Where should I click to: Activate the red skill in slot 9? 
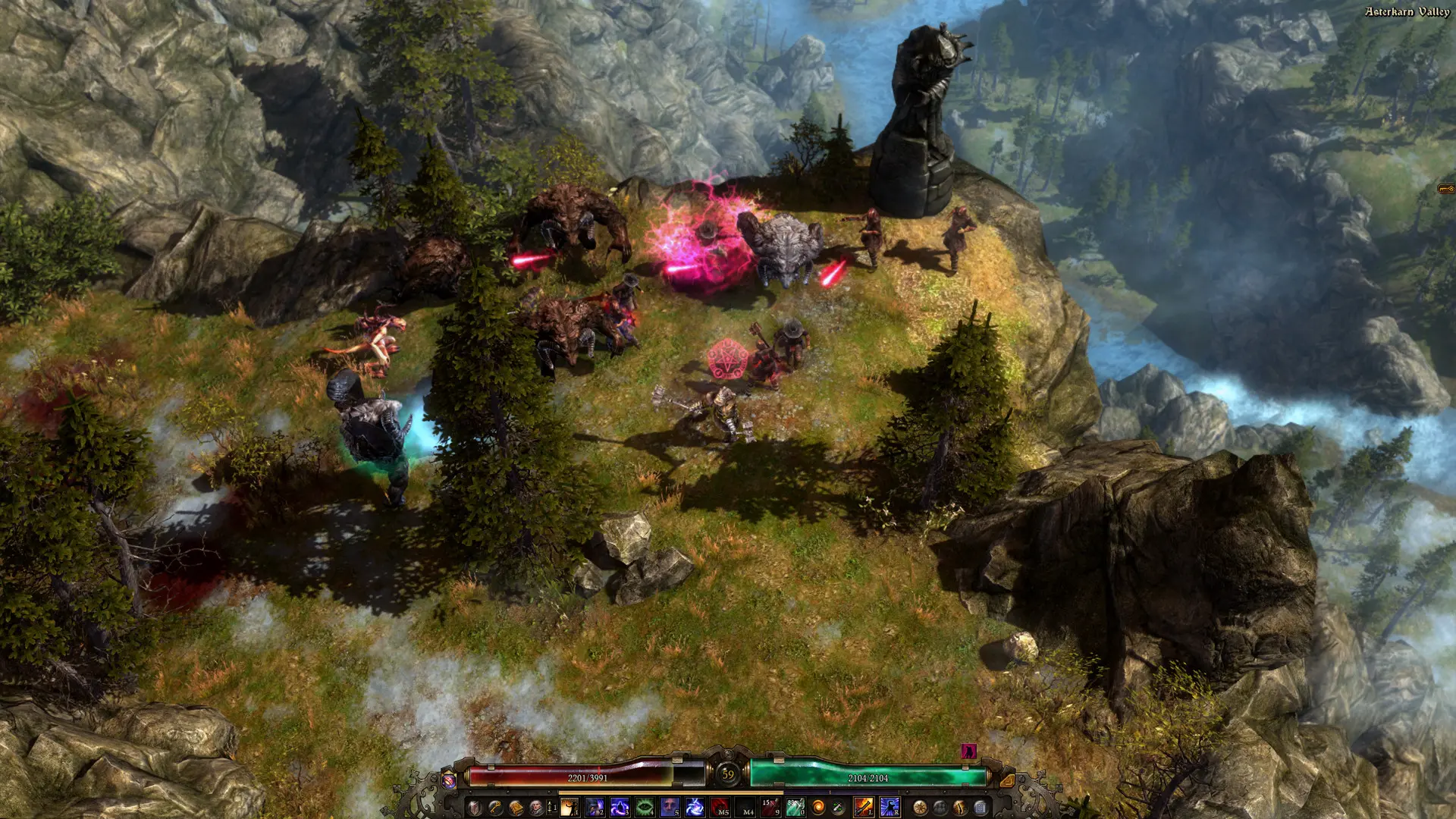click(771, 808)
